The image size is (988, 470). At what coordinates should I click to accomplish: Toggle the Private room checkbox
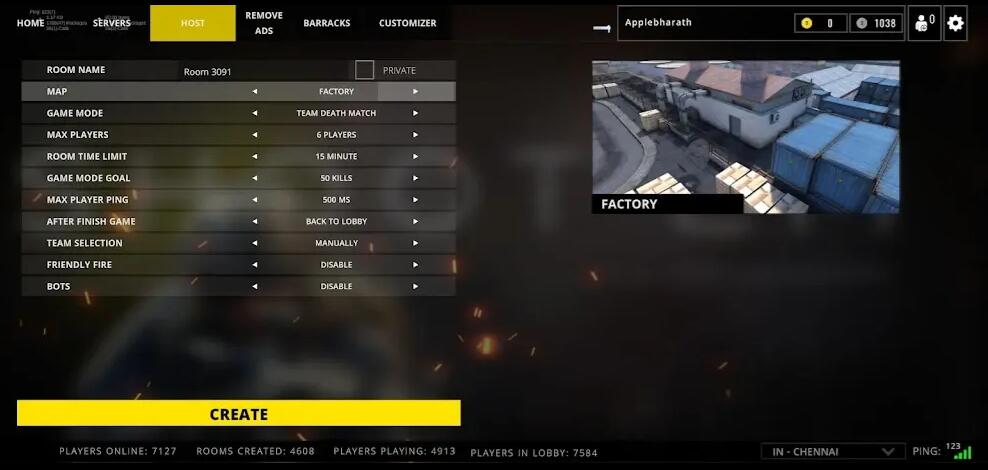coord(365,70)
